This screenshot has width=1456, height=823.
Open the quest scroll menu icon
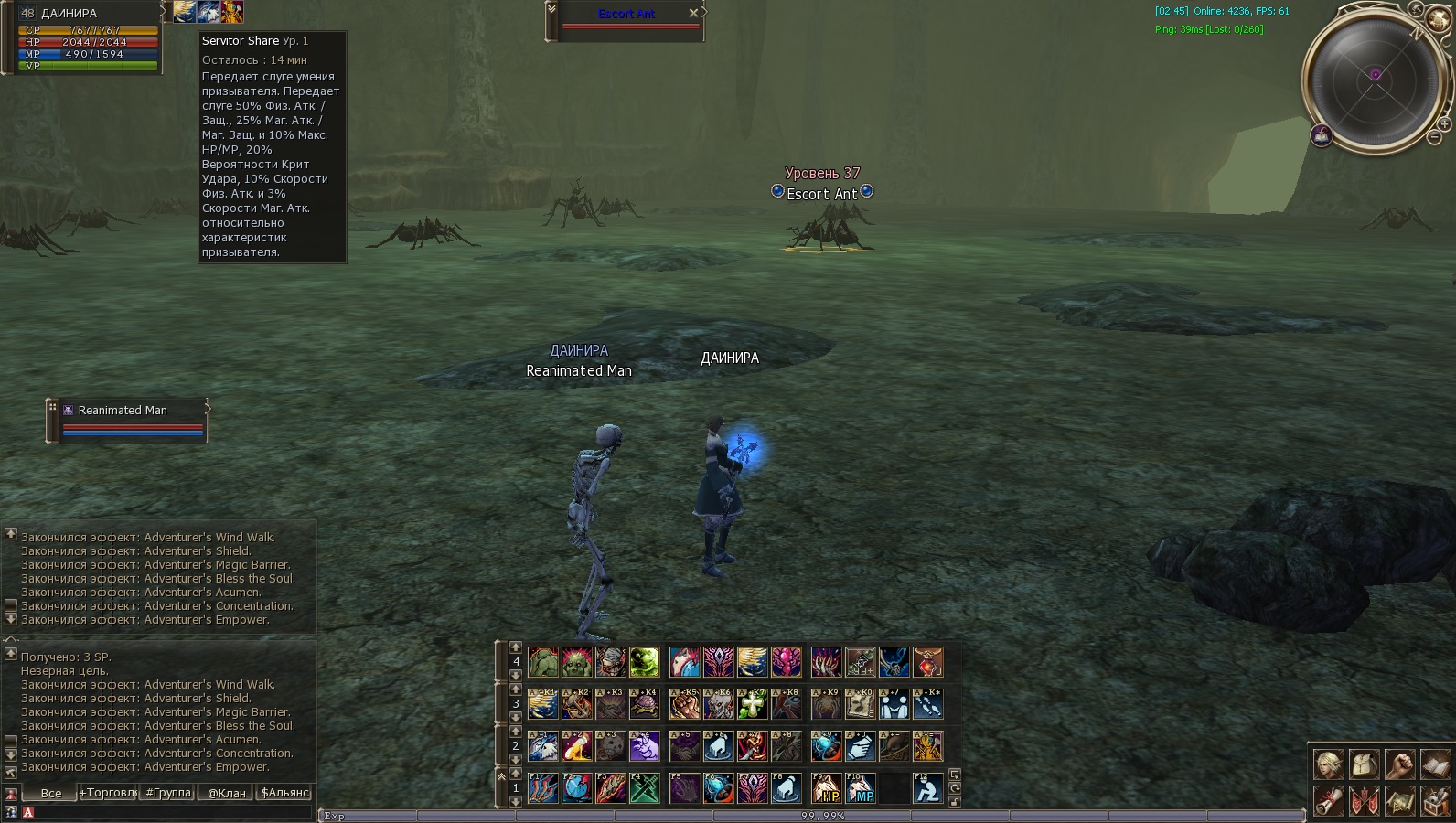click(1328, 800)
